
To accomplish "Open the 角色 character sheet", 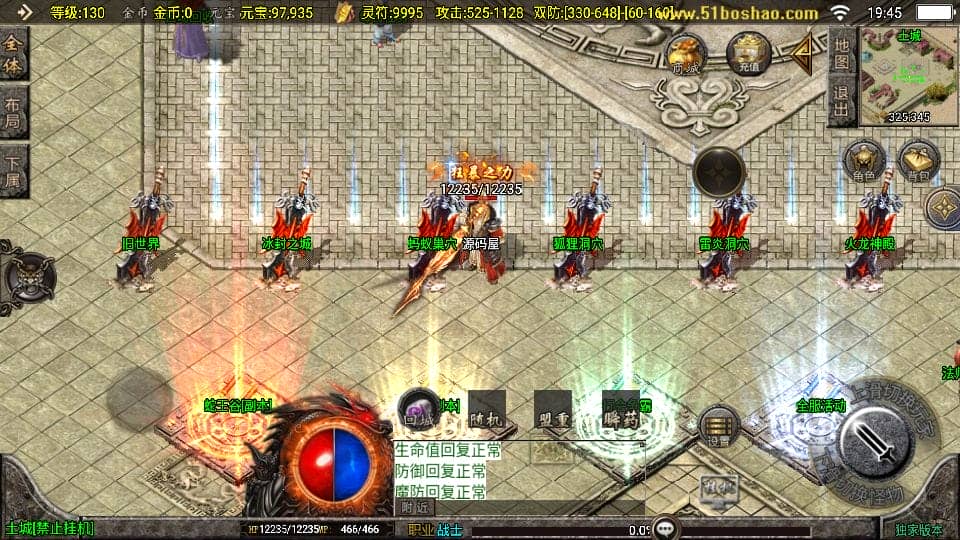I will coord(864,163).
